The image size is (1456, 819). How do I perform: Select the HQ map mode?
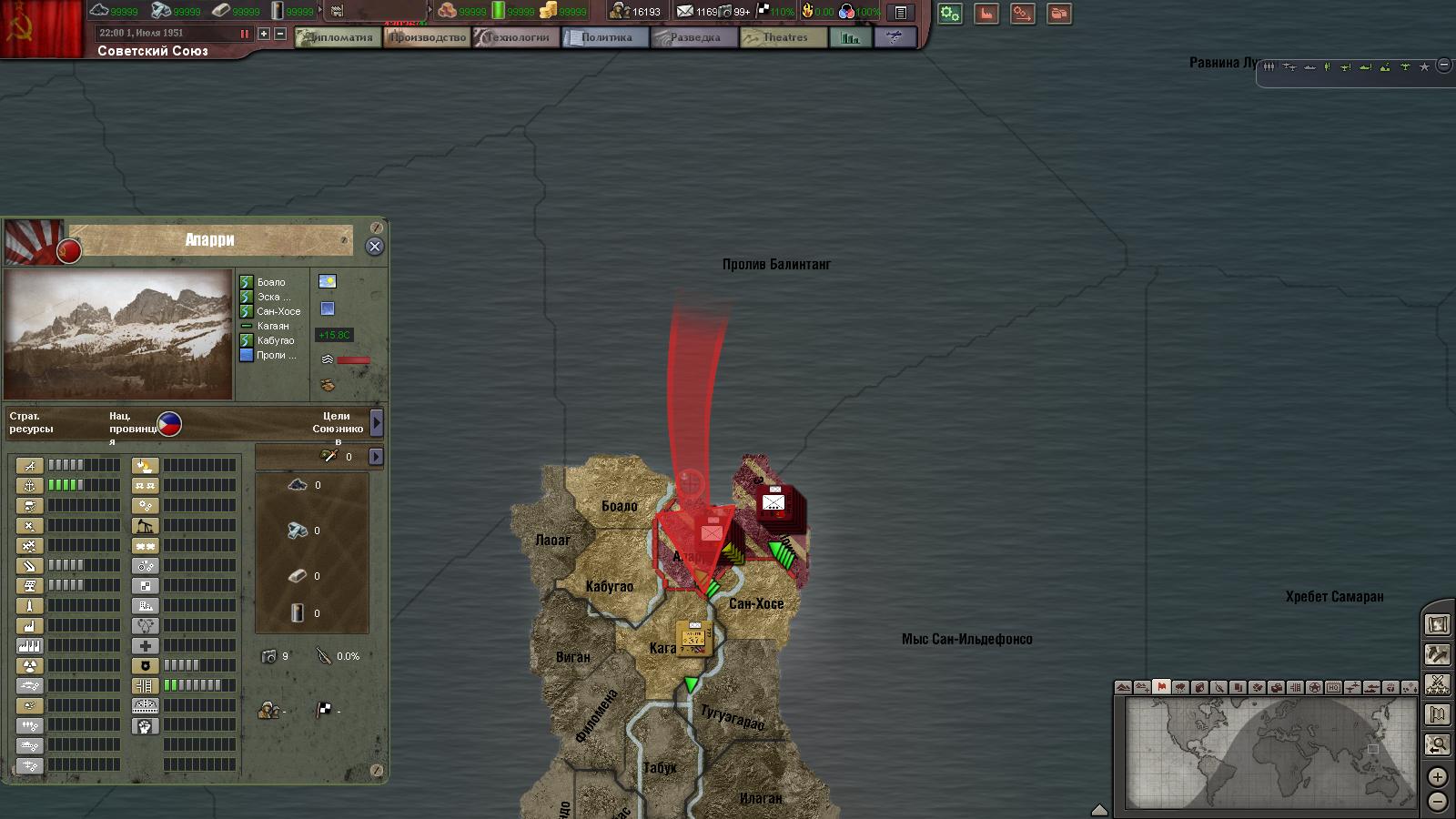(x=1333, y=687)
